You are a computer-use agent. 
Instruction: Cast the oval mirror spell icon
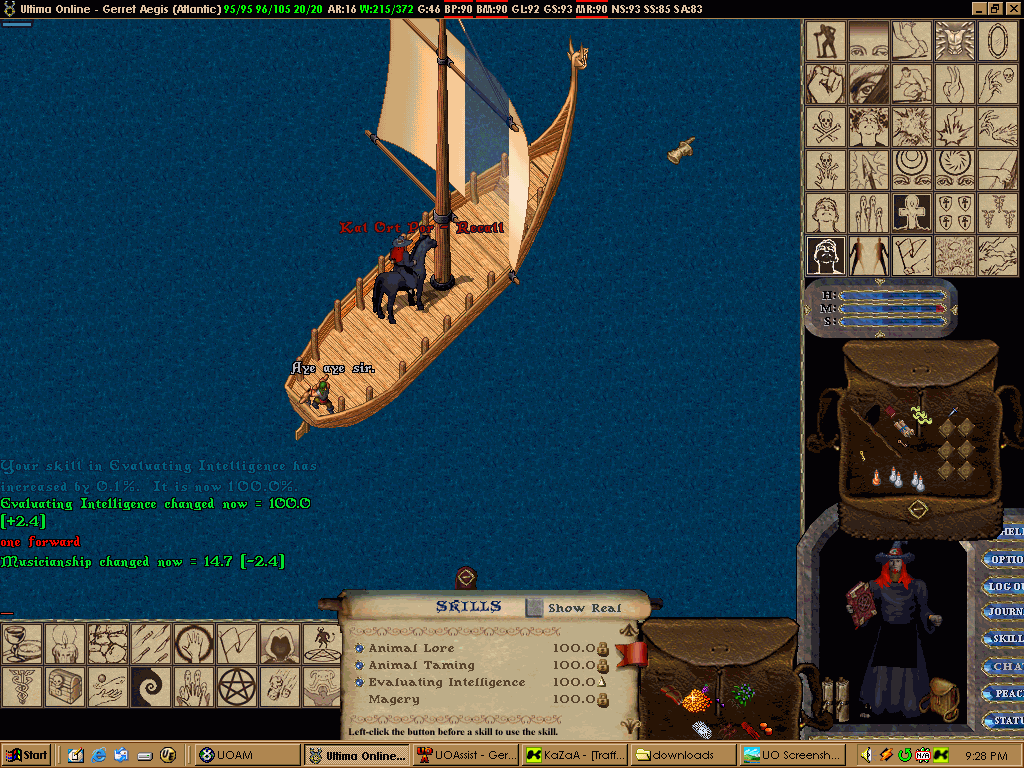pos(996,41)
